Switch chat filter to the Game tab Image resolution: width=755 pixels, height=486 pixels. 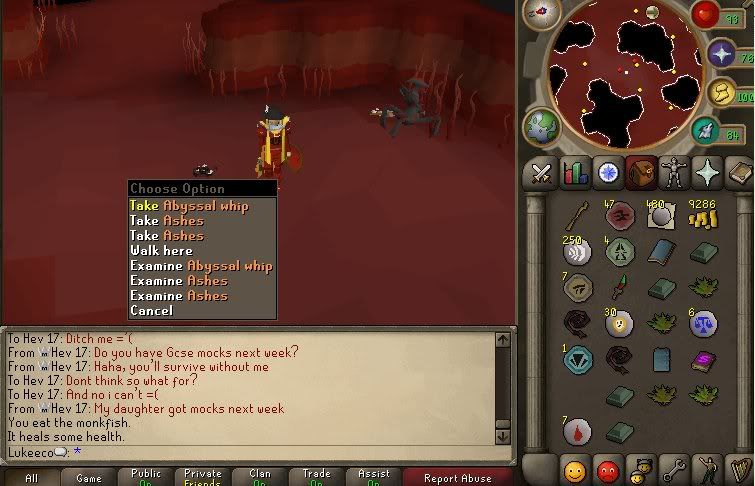click(x=89, y=478)
